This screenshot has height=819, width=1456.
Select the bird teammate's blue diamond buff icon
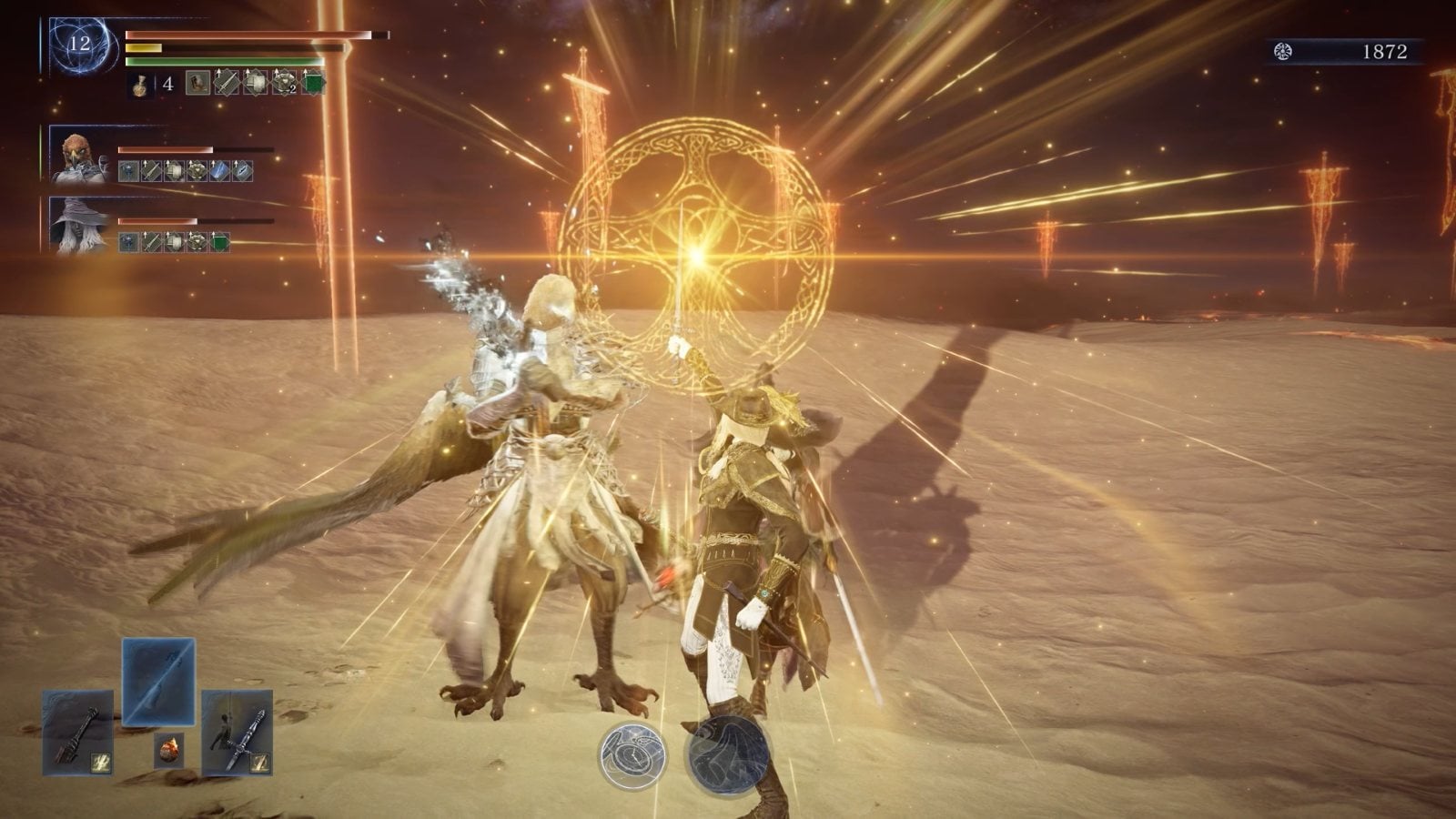(x=219, y=170)
